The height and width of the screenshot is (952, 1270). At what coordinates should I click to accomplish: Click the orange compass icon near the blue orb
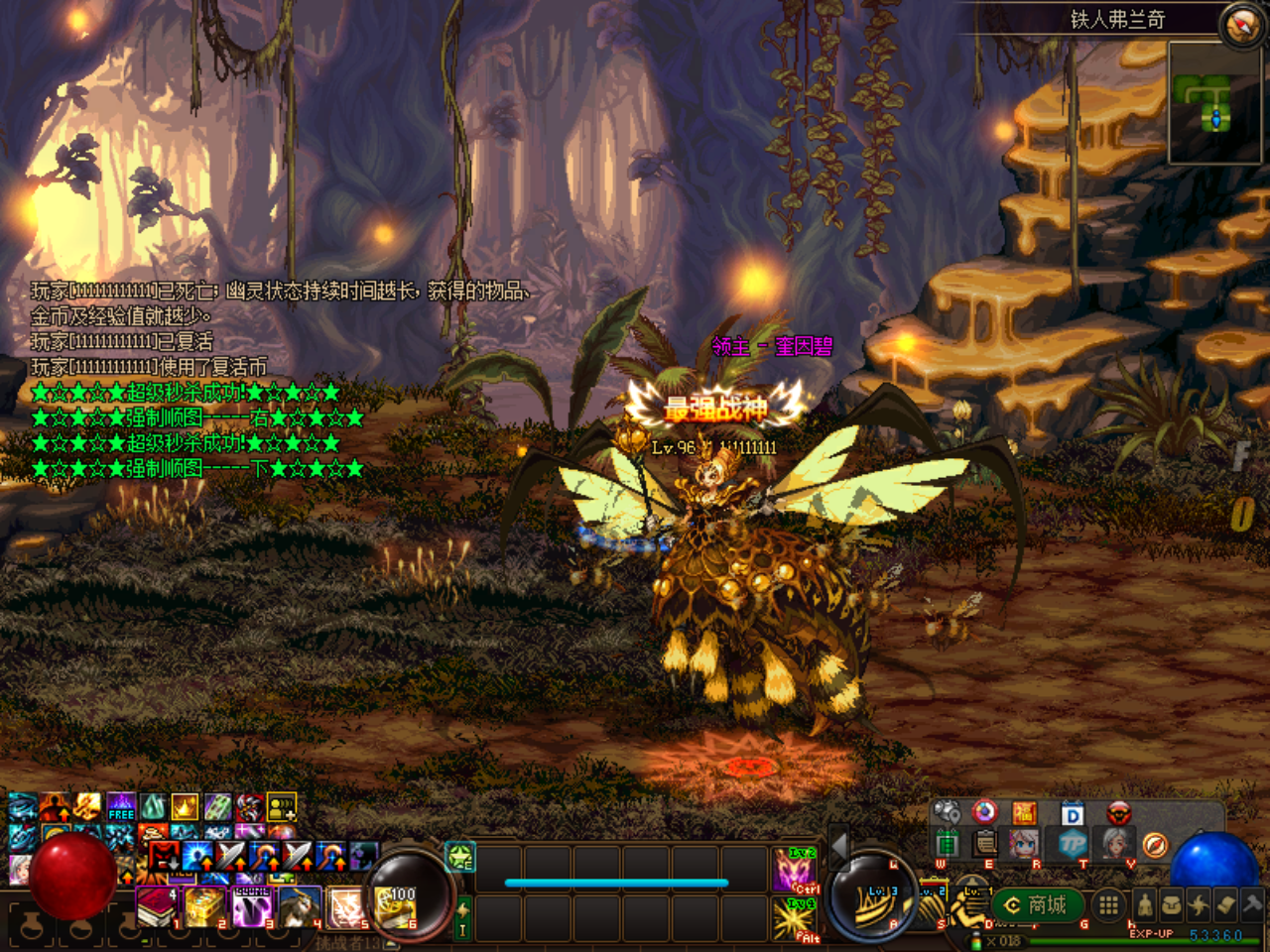tap(1155, 844)
